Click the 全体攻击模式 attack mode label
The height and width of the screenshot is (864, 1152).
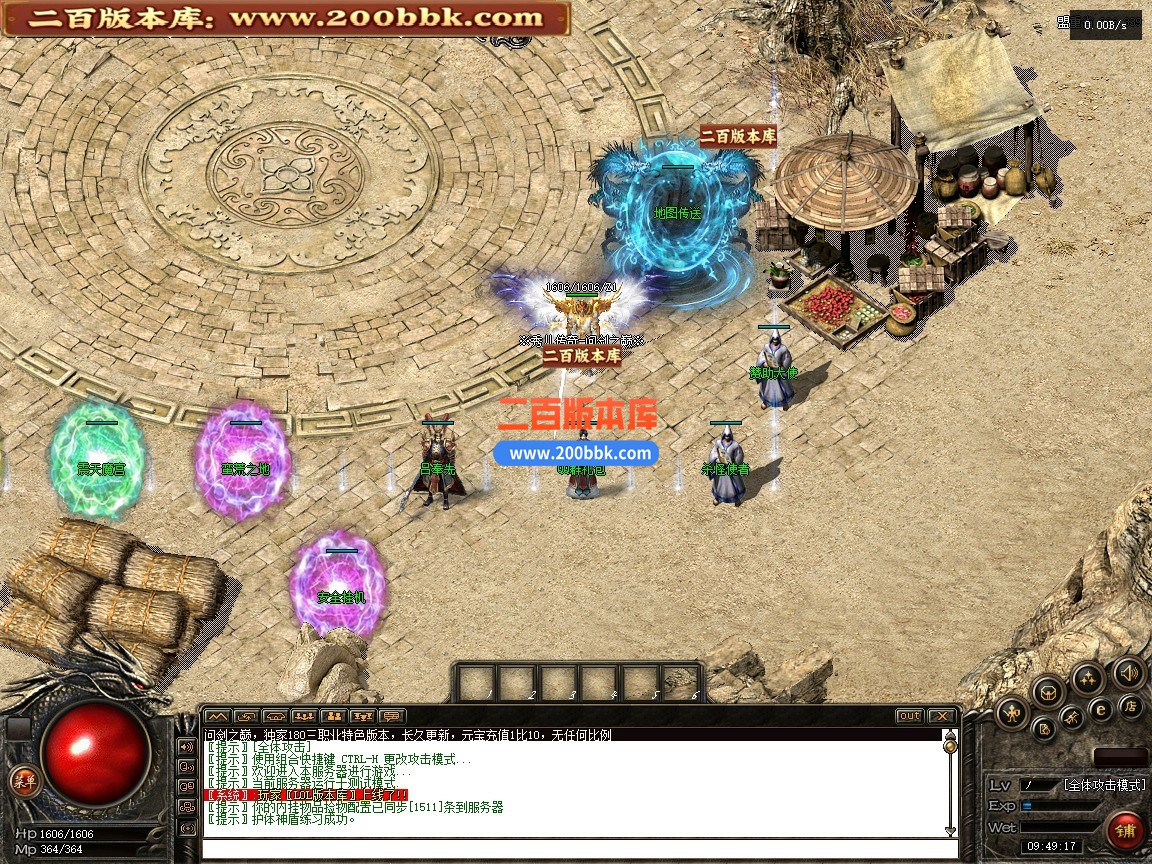[x=1103, y=785]
